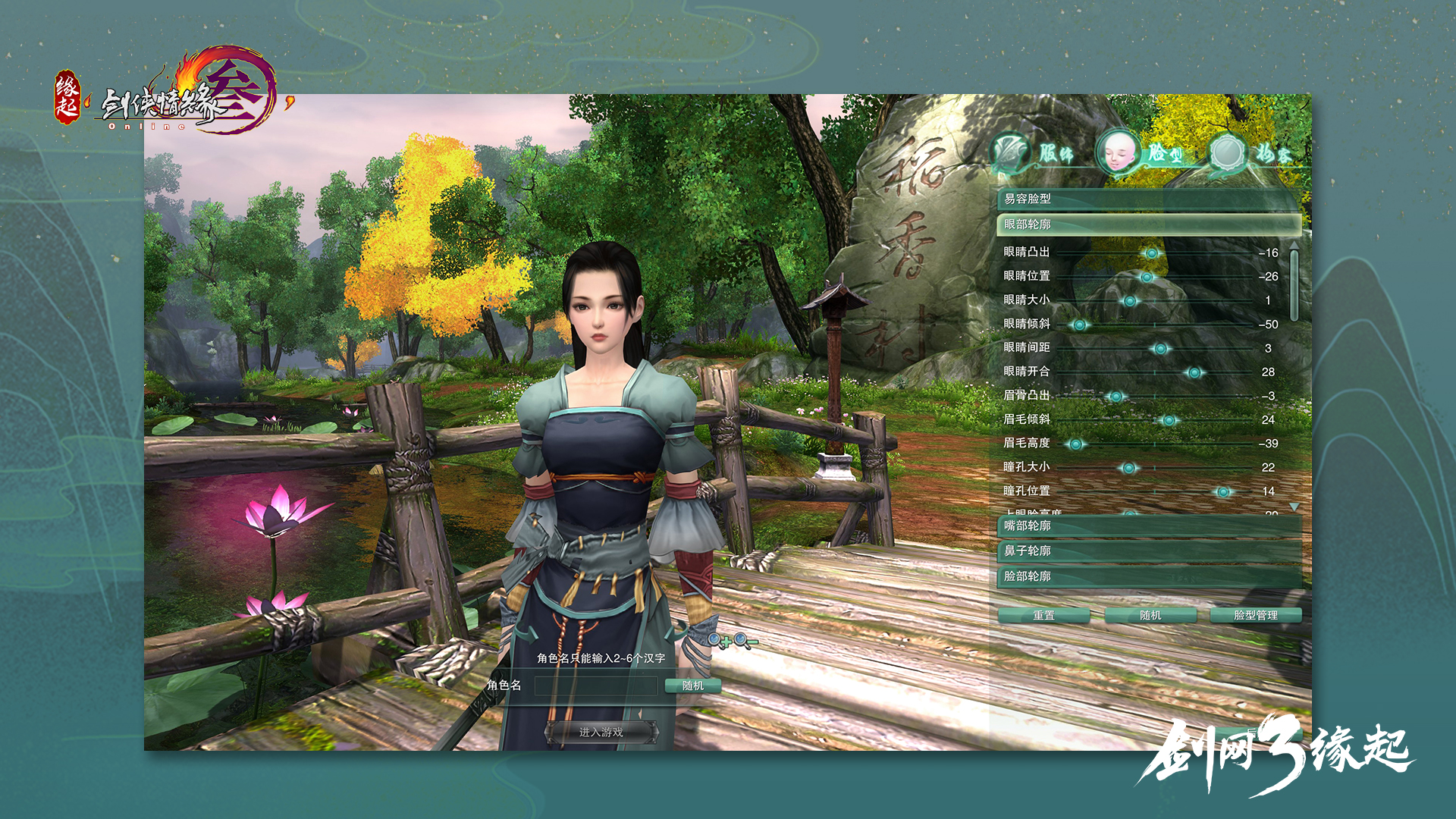Click the 眉毛高度 slider knob
Image resolution: width=1456 pixels, height=819 pixels.
(x=1075, y=444)
